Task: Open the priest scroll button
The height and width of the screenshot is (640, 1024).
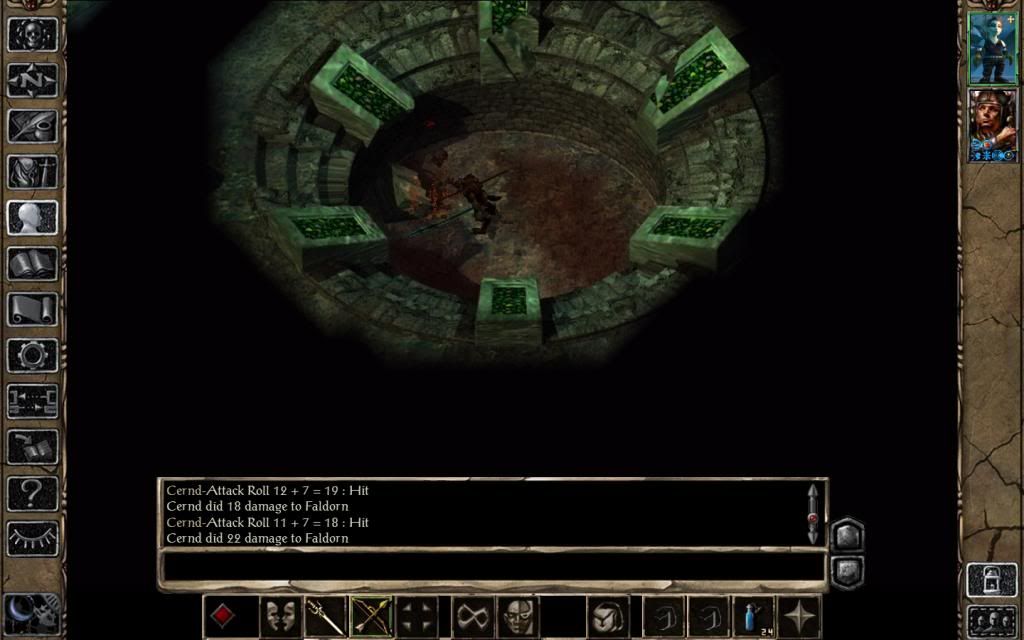Action: coord(32,310)
